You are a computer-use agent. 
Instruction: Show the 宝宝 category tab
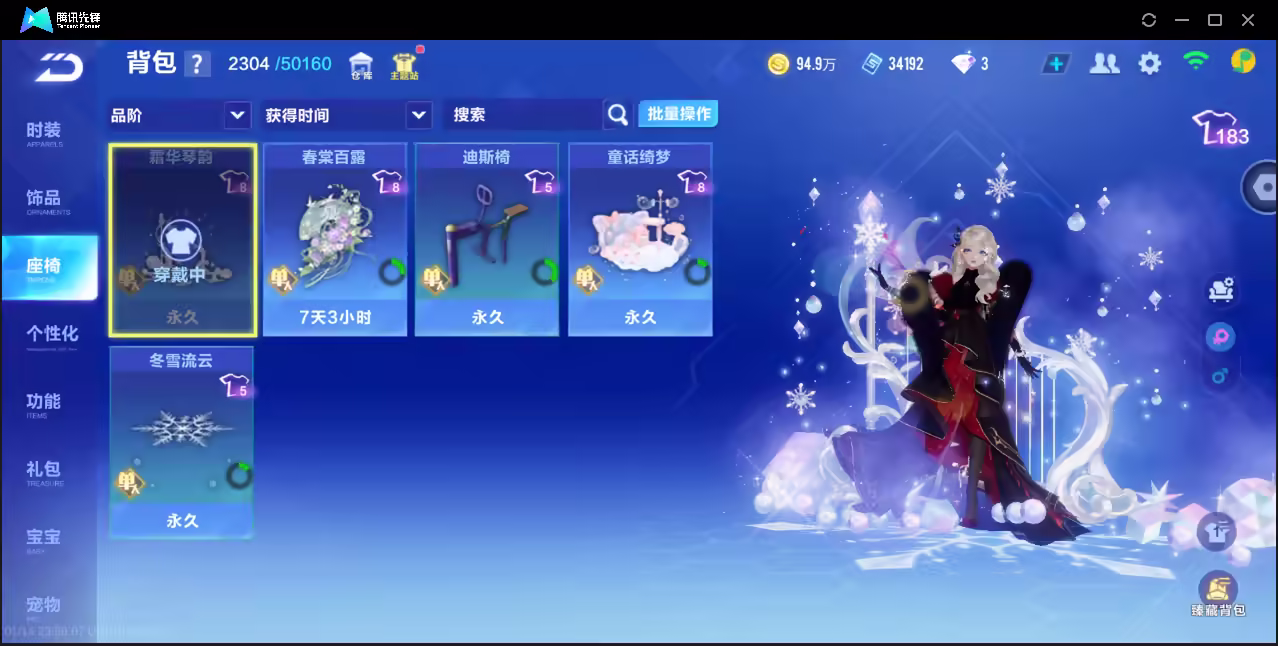click(44, 539)
